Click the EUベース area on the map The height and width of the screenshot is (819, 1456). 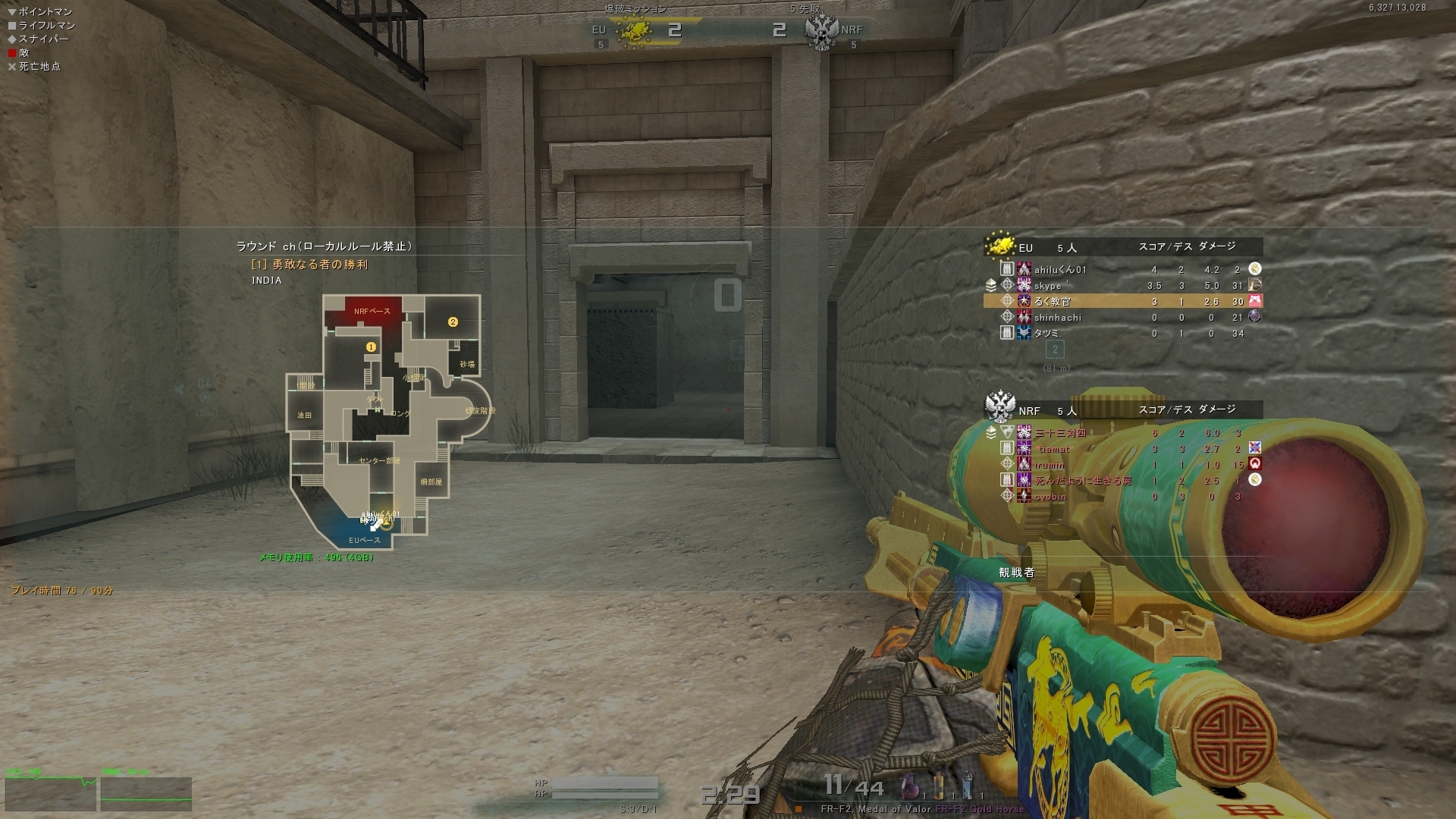364,540
